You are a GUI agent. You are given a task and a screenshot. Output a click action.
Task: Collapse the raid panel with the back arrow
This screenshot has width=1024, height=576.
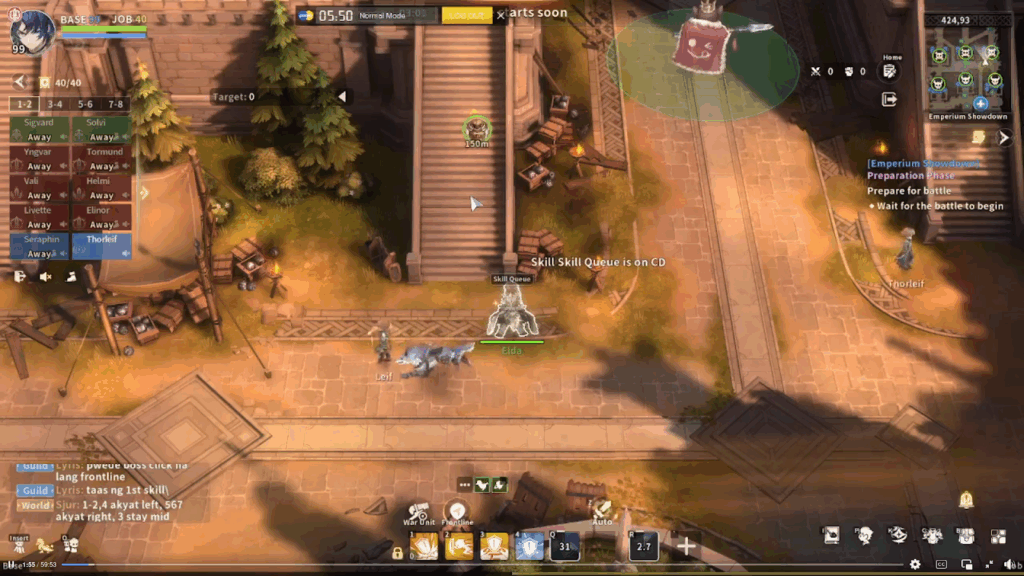point(19,82)
